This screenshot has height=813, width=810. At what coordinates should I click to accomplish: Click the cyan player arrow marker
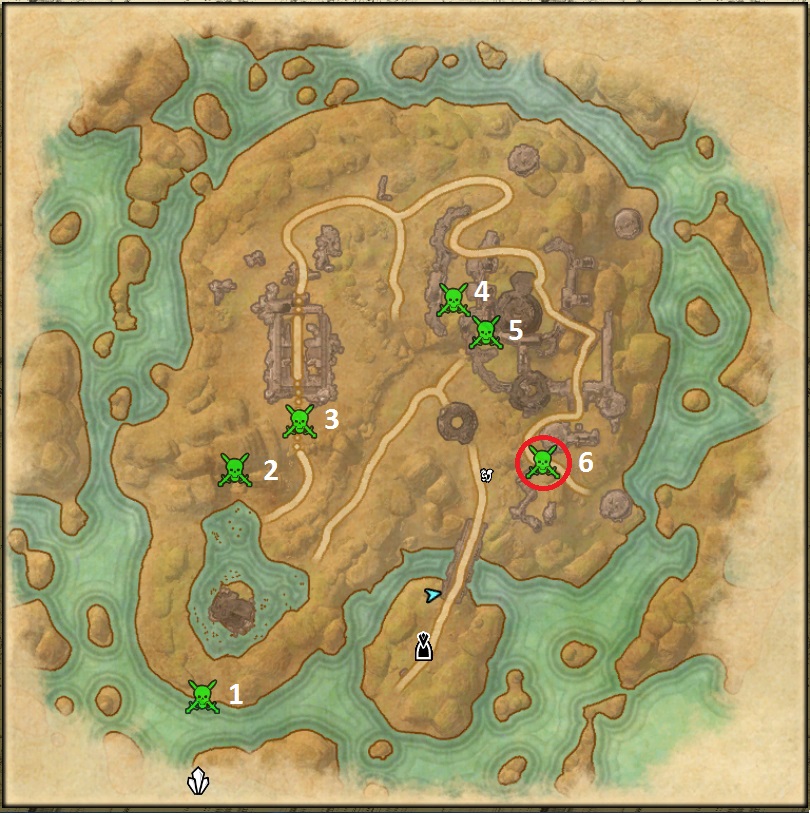coord(432,595)
